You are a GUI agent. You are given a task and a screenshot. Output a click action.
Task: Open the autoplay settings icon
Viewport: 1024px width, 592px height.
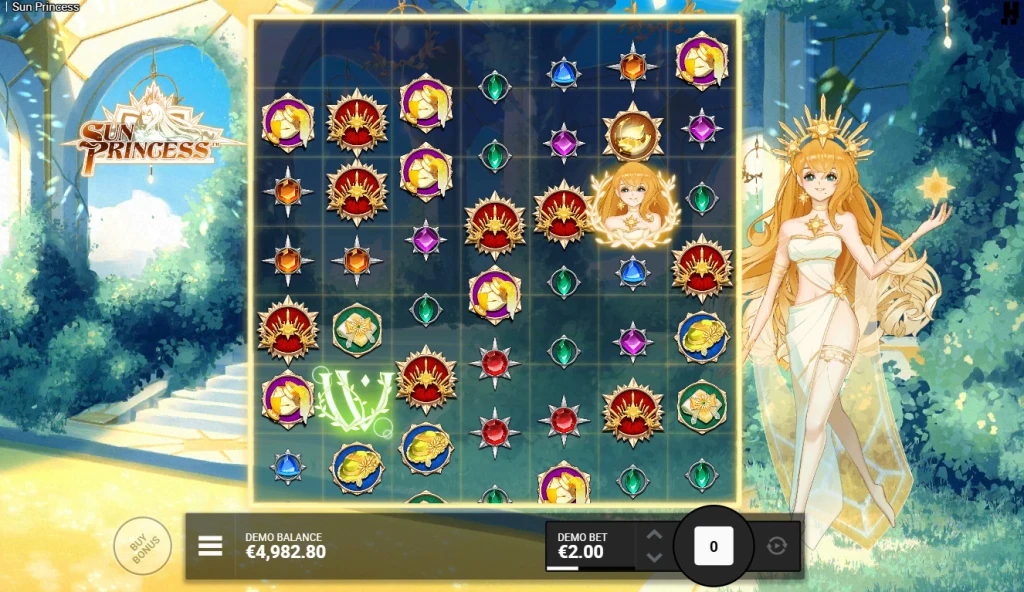click(777, 546)
